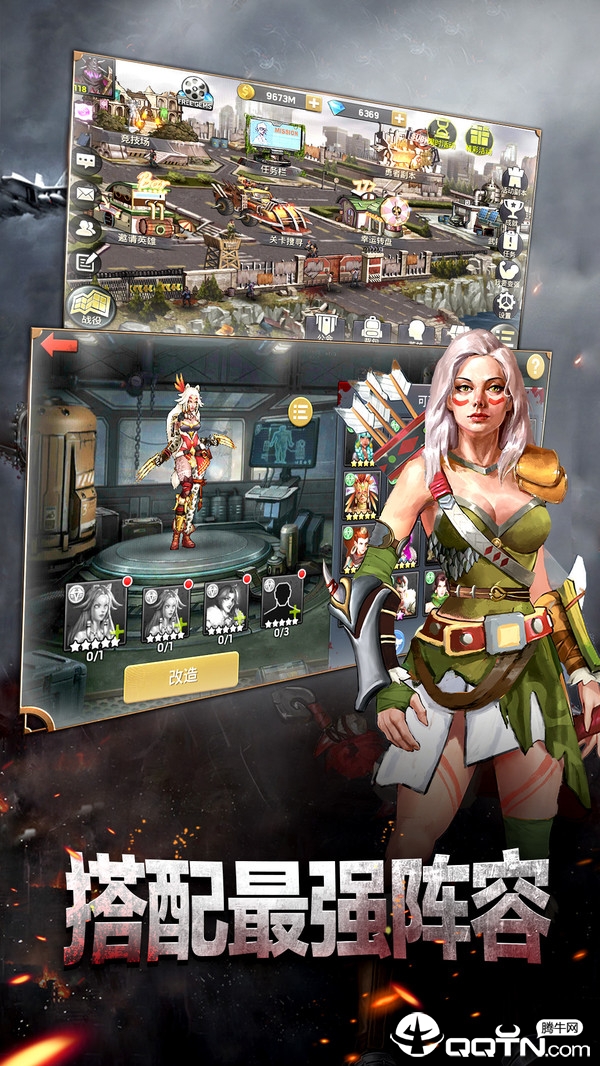
Task: Select the empty silhouette material slot
Action: 282,602
